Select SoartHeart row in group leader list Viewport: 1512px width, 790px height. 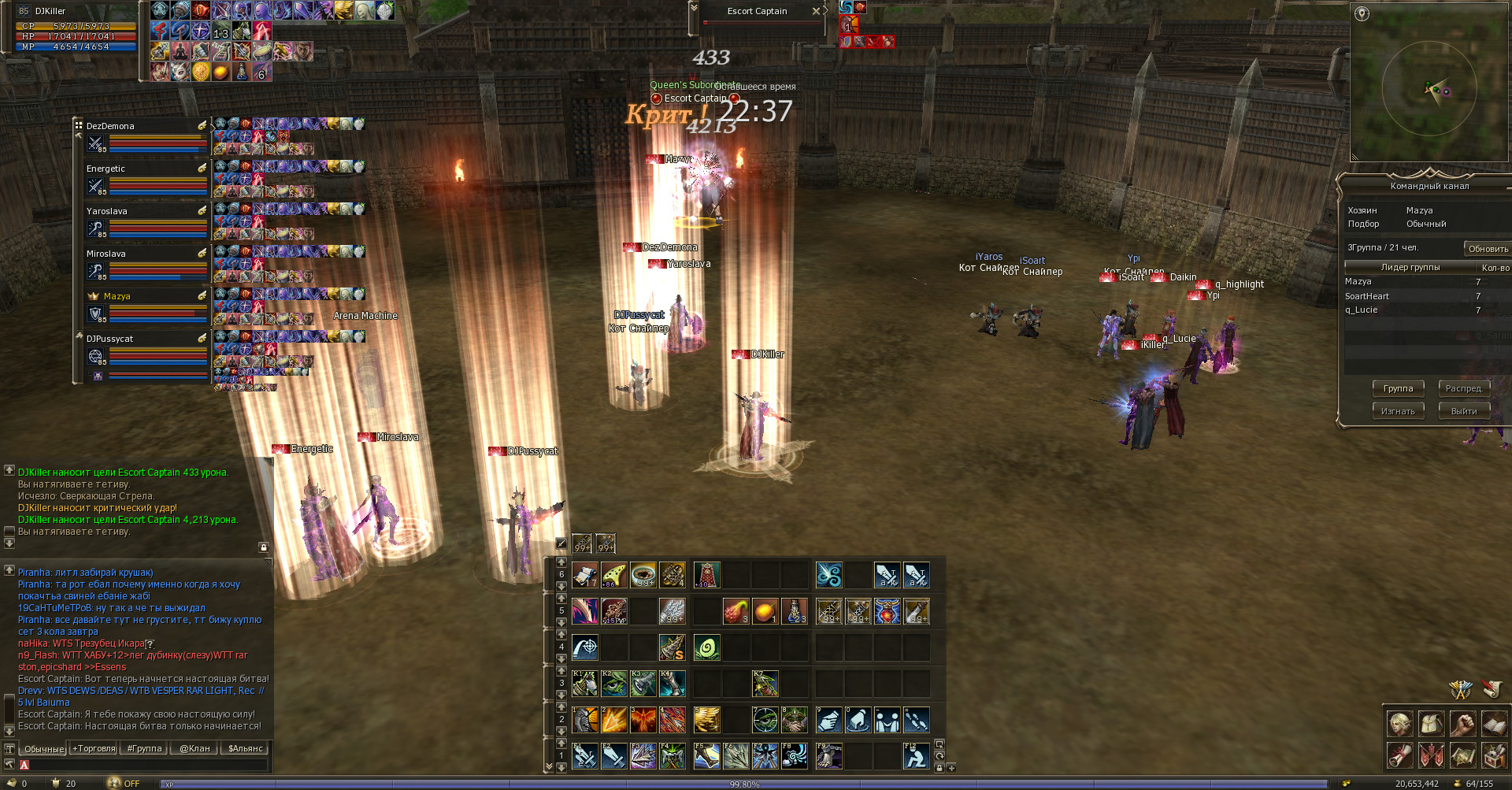point(1367,296)
